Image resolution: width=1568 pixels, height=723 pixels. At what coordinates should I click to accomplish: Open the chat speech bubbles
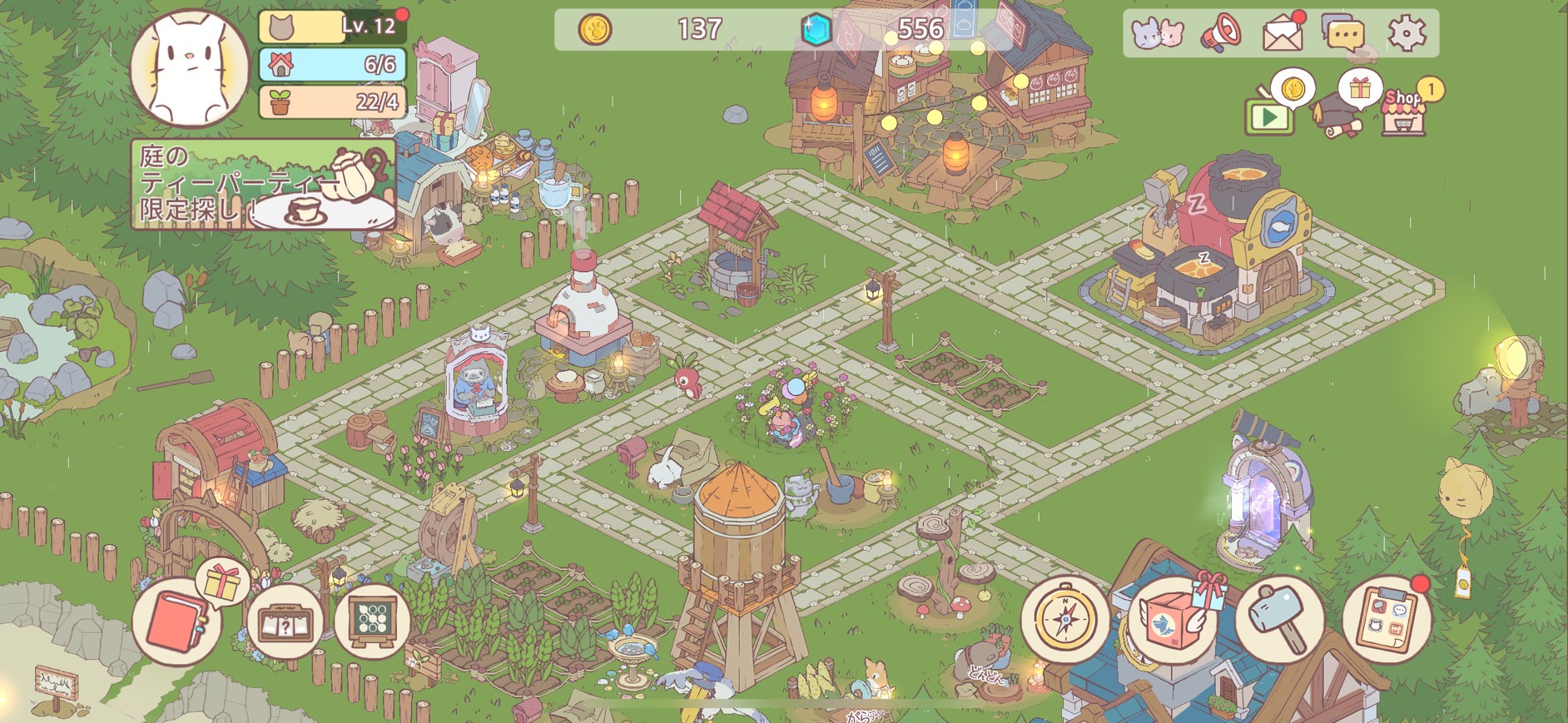coord(1342,33)
